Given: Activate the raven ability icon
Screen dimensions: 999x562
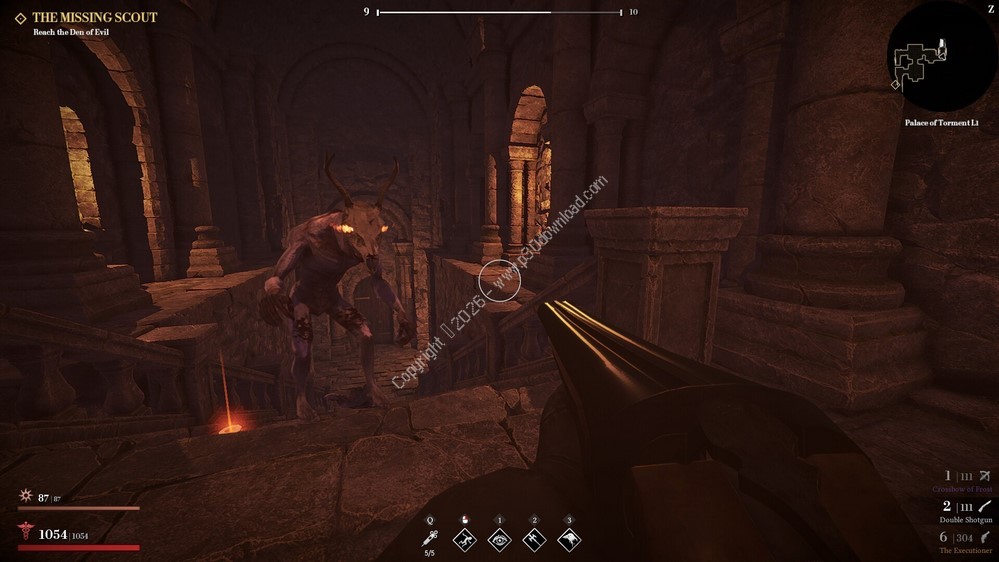Looking at the screenshot, I should click(x=569, y=540).
